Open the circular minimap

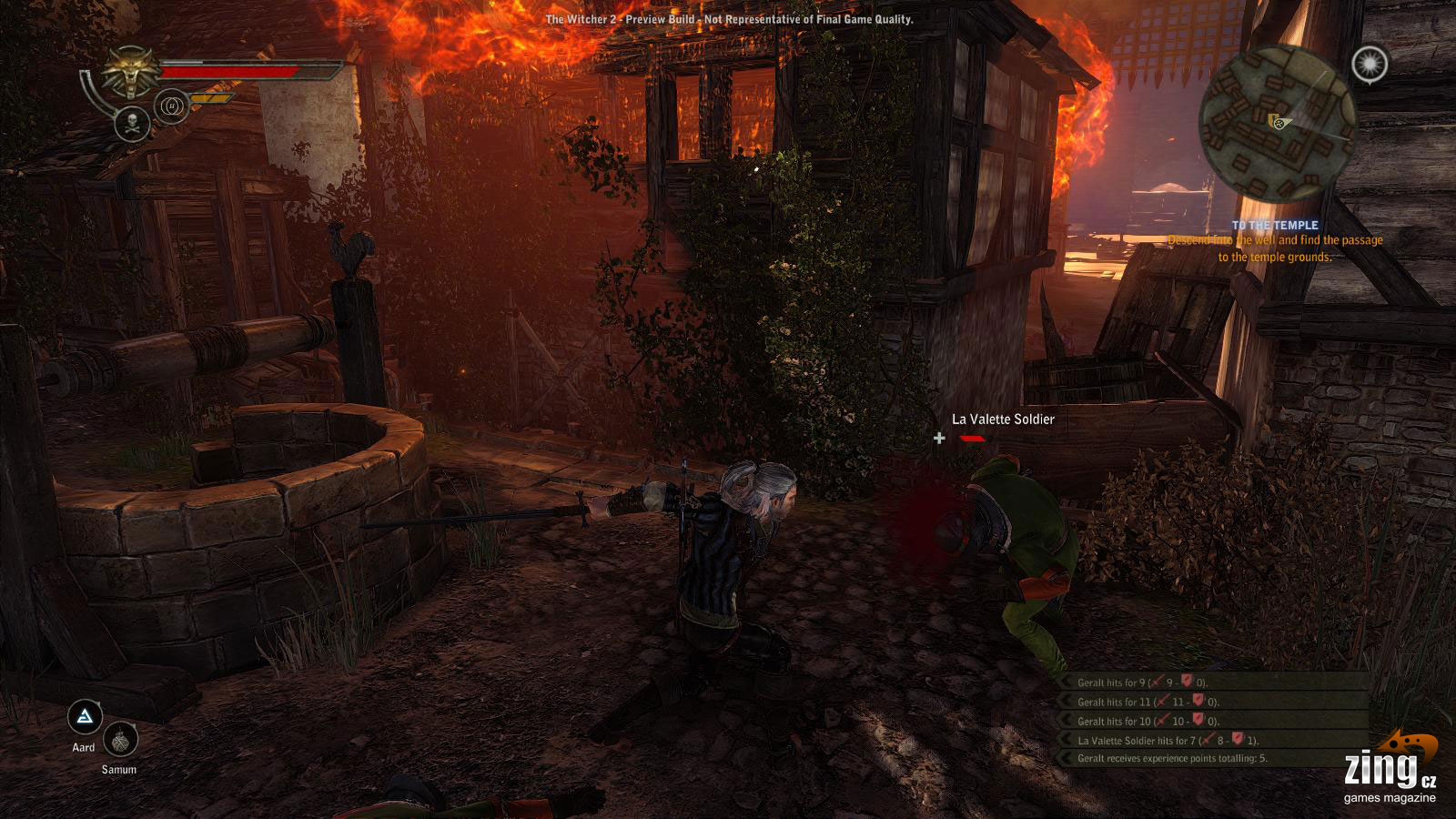click(1276, 126)
